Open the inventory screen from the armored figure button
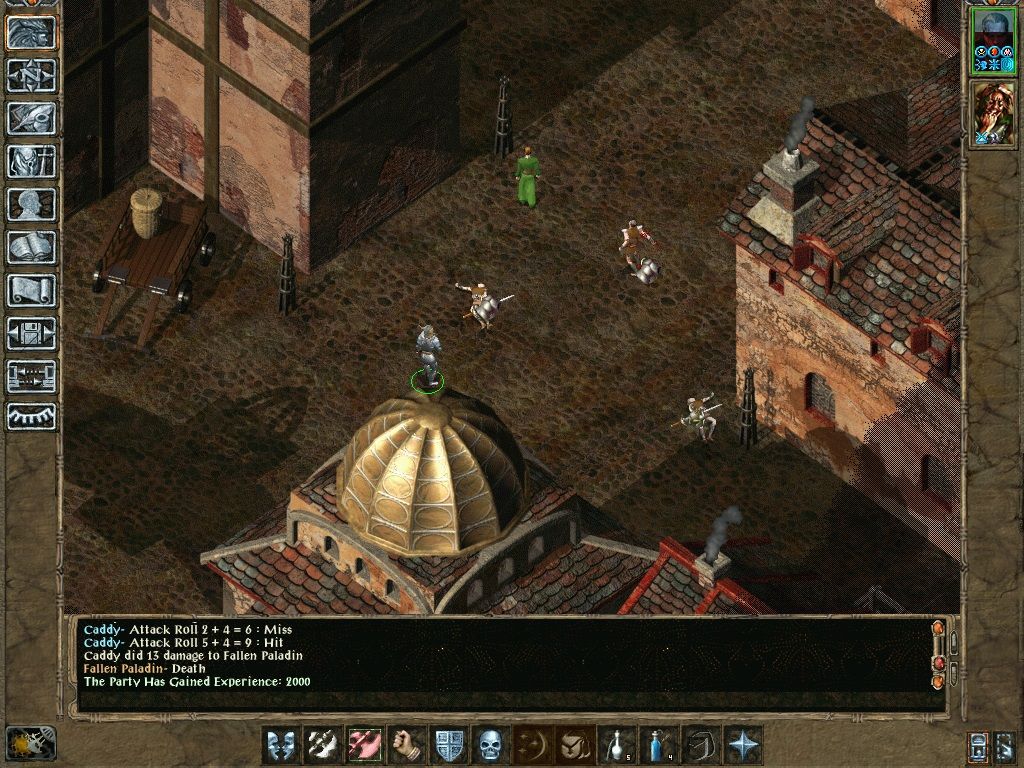 [31, 161]
